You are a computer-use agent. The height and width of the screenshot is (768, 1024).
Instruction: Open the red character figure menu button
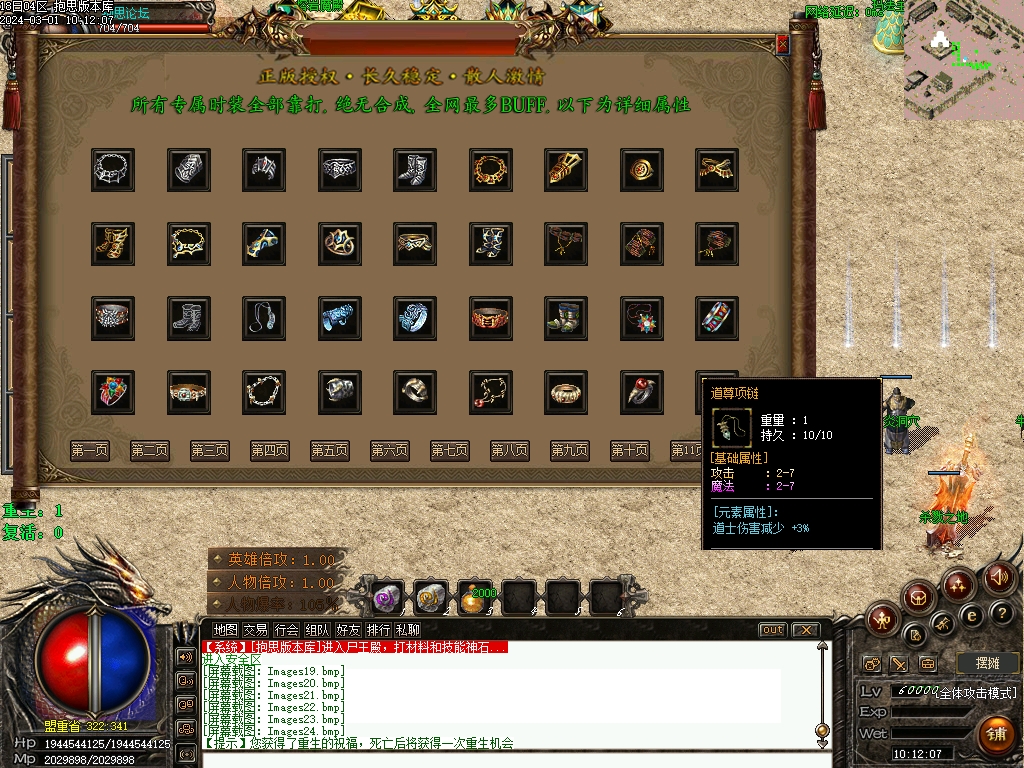883,620
